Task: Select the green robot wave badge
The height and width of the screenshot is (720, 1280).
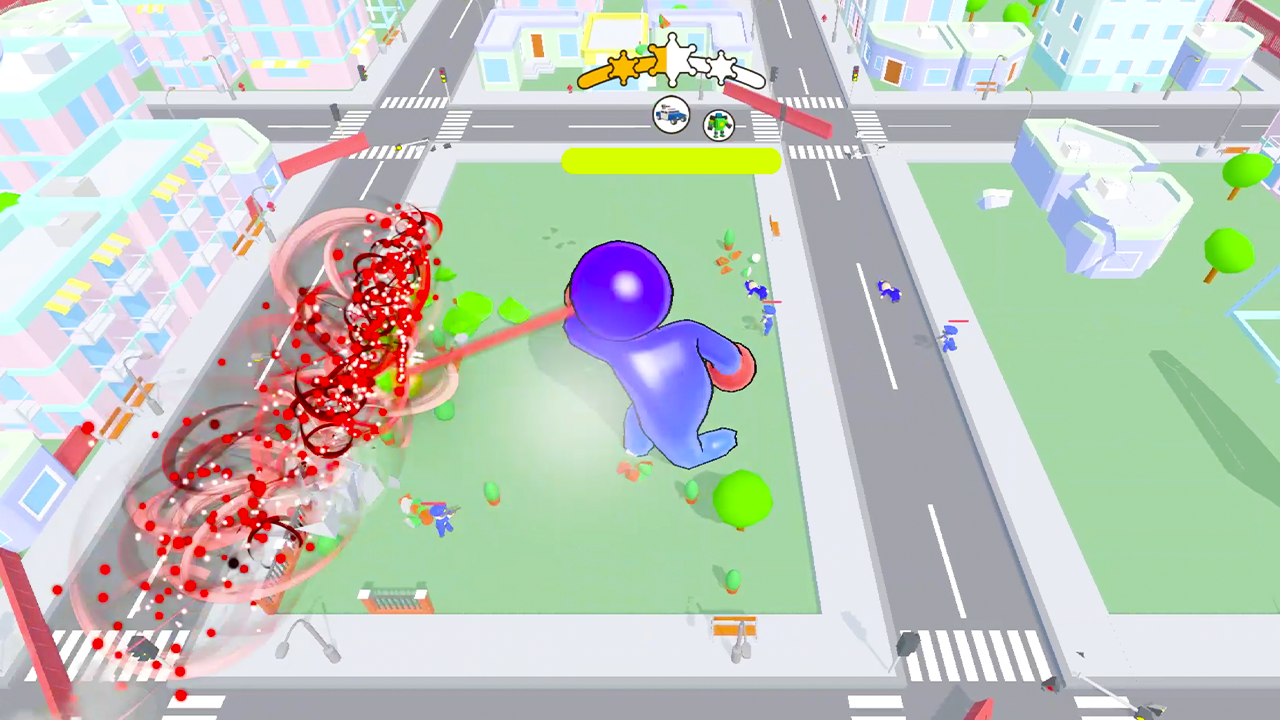Action: pos(719,124)
